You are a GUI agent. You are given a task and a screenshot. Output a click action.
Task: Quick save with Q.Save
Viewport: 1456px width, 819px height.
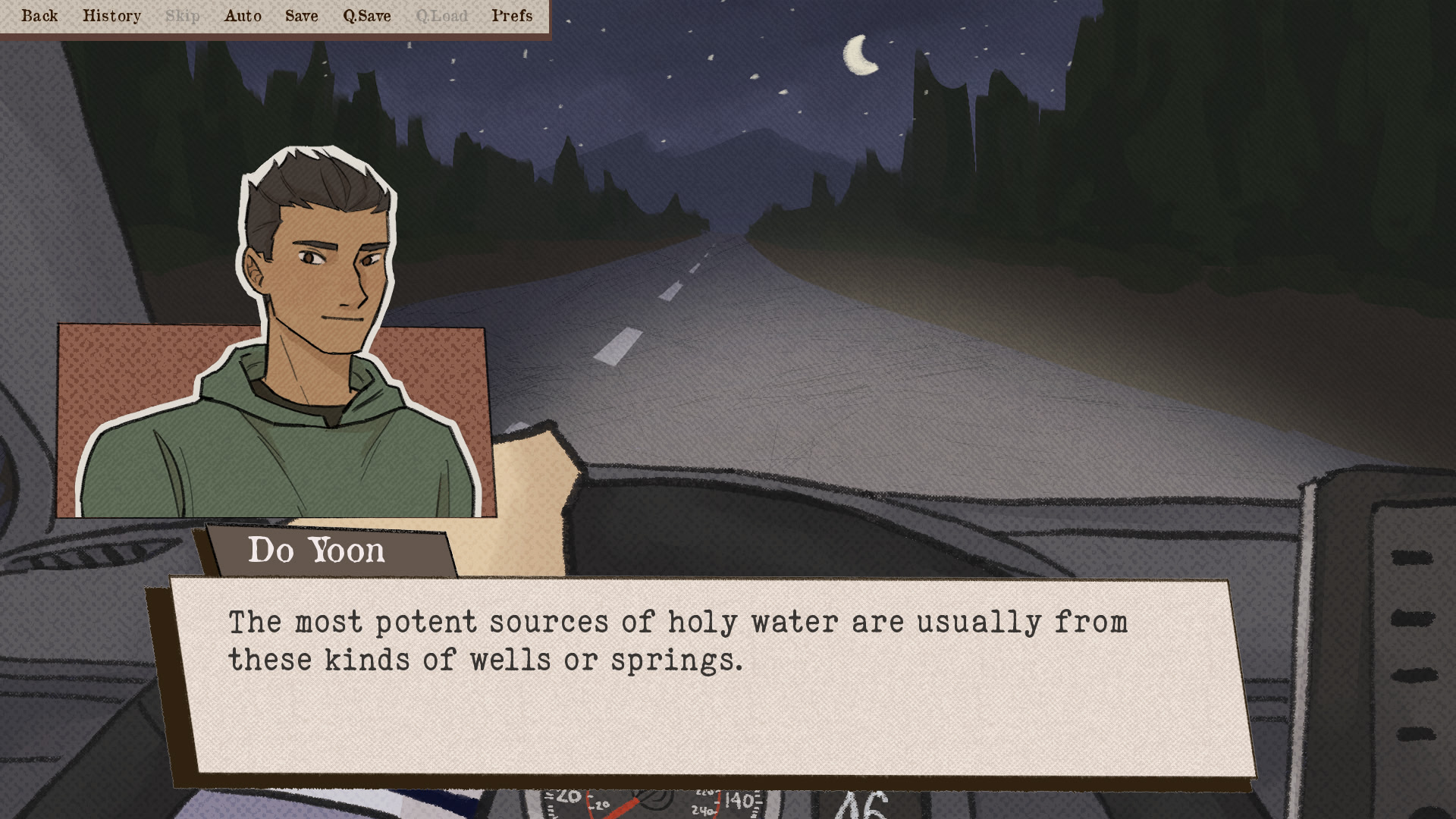point(367,16)
